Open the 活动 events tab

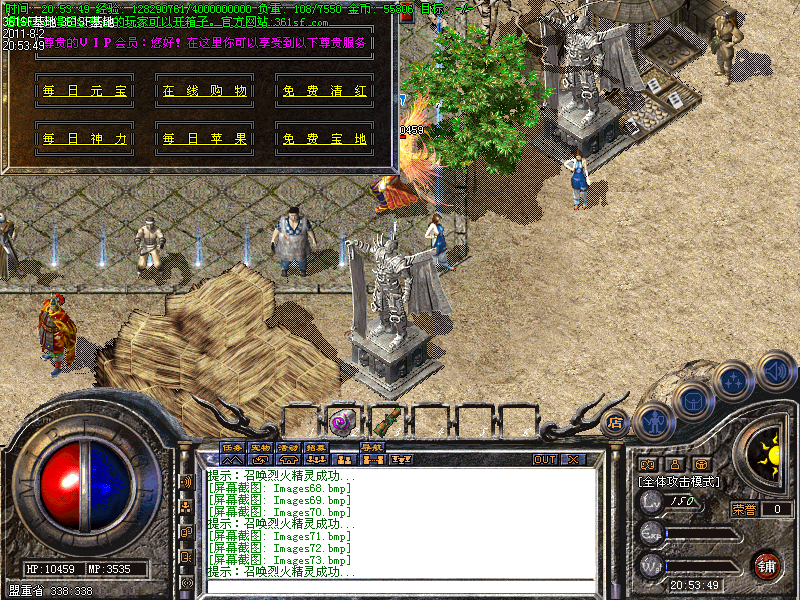(x=288, y=447)
